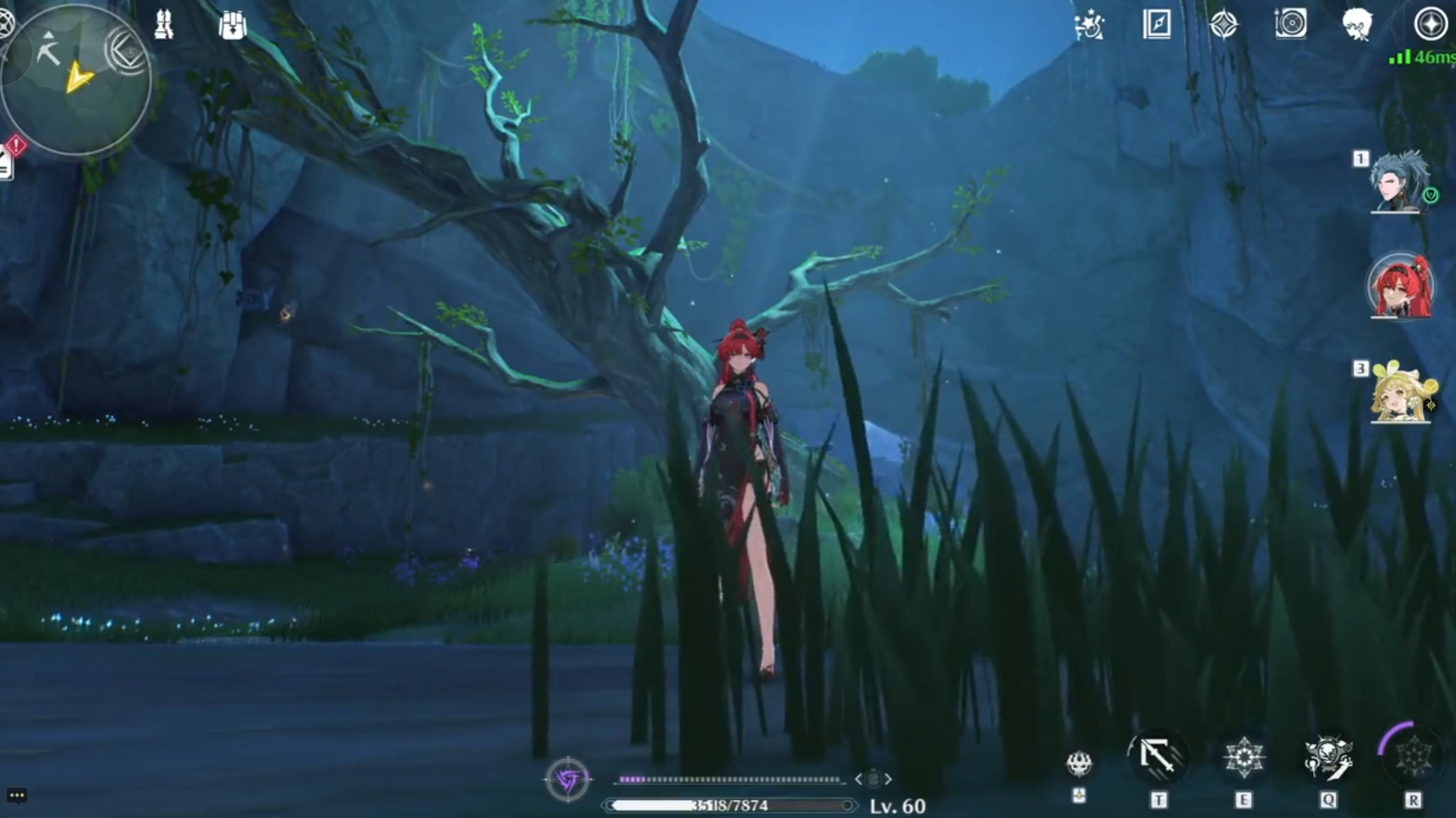The height and width of the screenshot is (818, 1456).
Task: Open the circular minimap
Action: 76,80
